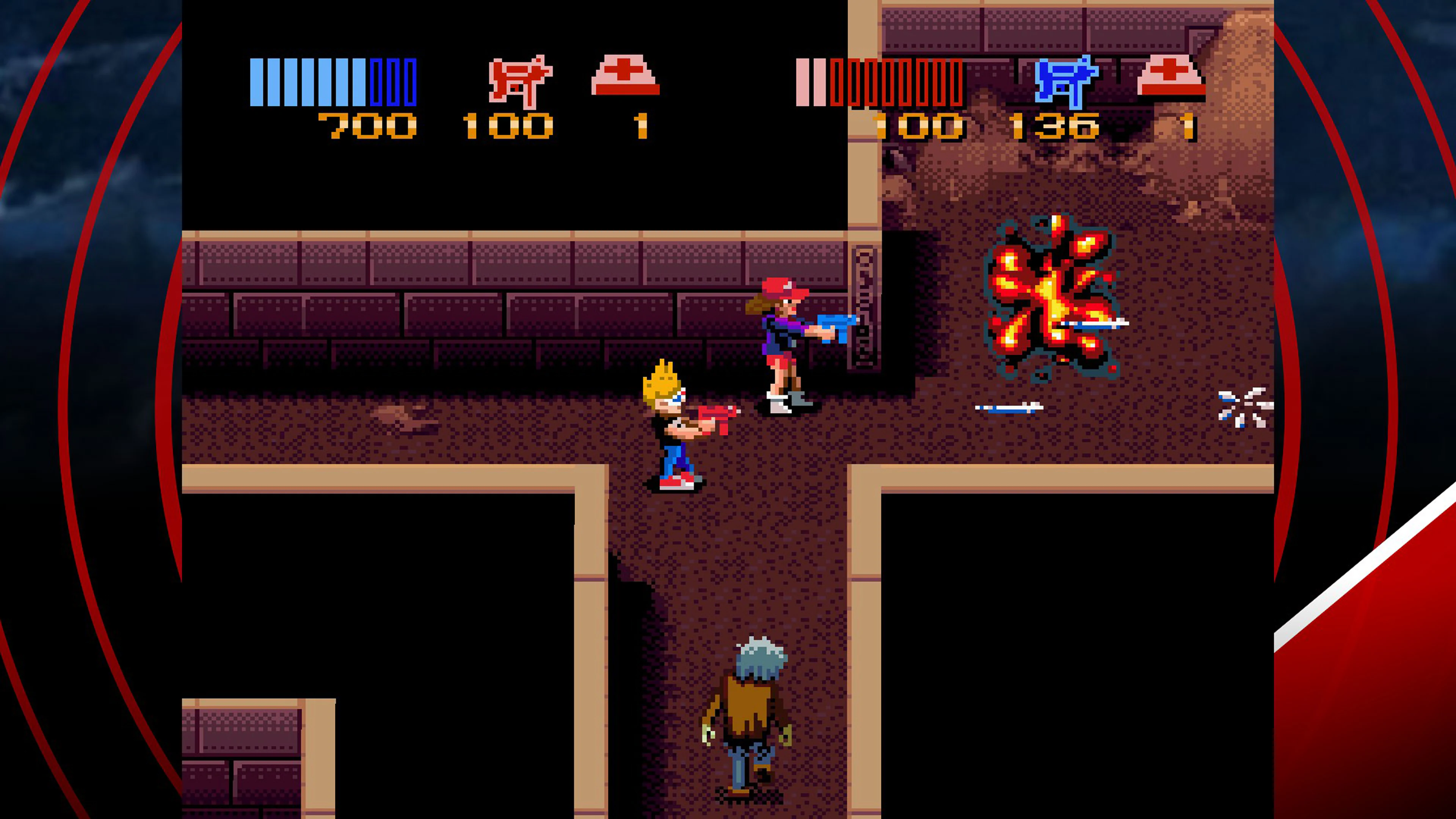Click Player 1's first aid kit icon
This screenshot has width=1456, height=819.
(x=622, y=75)
